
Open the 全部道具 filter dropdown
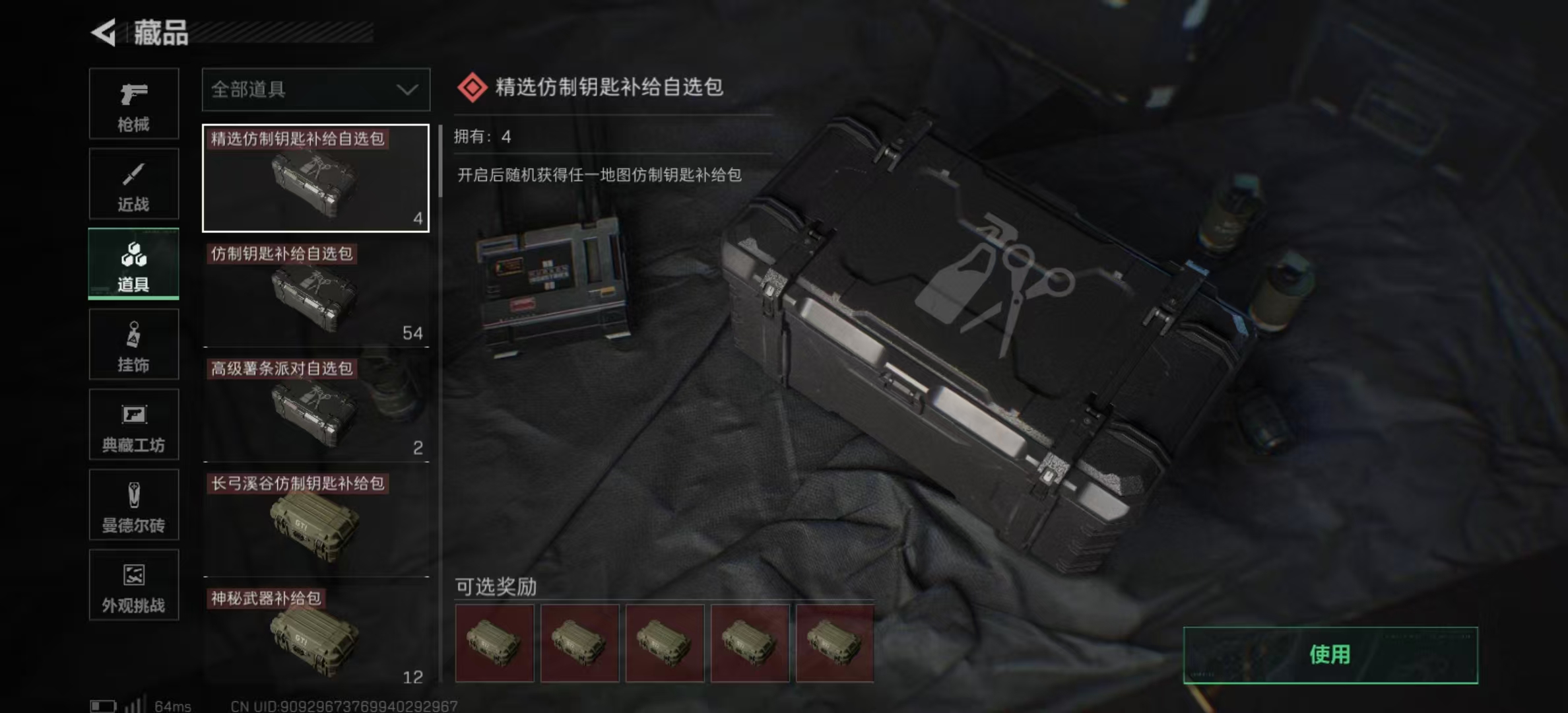point(315,89)
